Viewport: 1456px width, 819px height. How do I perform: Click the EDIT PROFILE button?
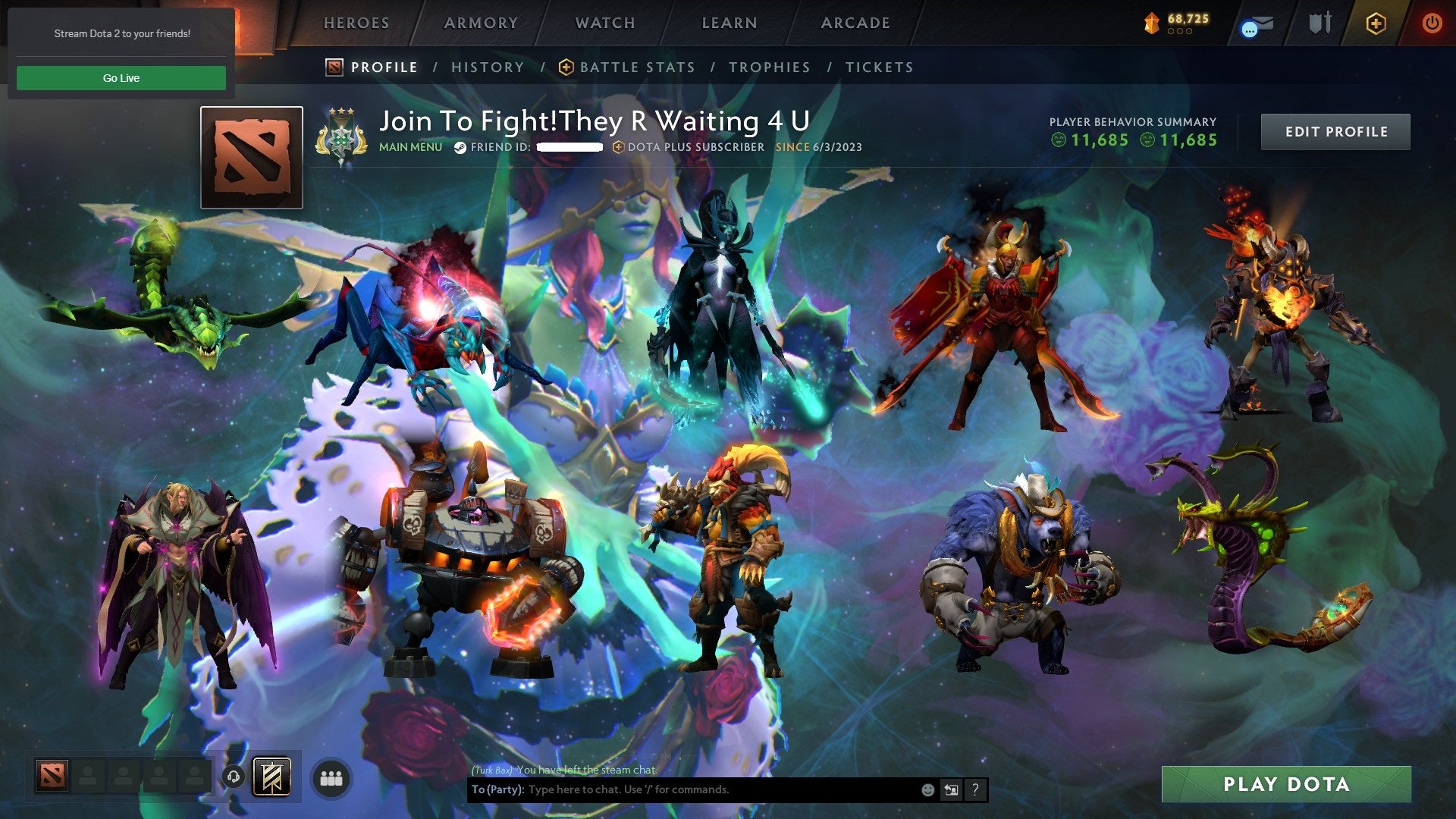tap(1335, 131)
